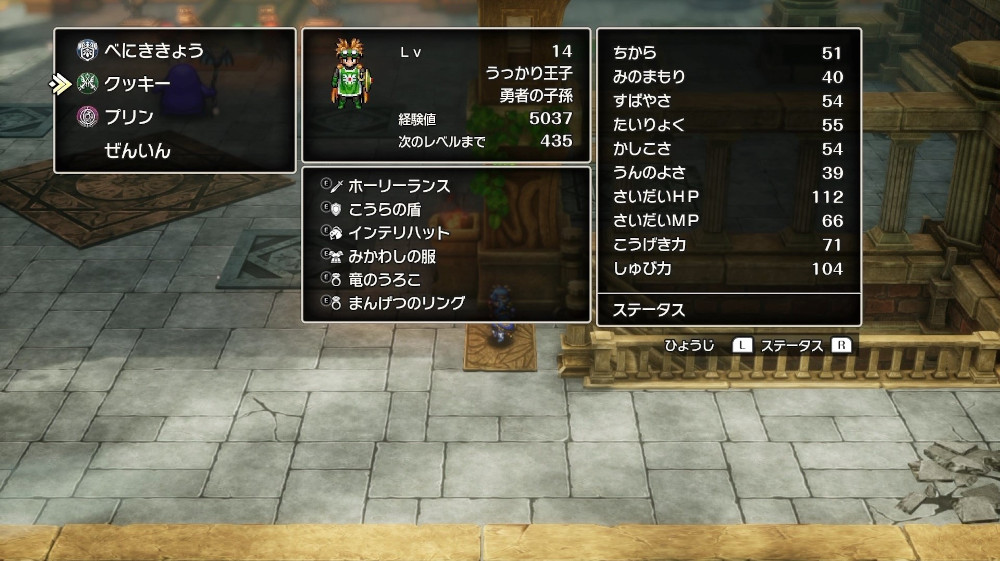Choose the 竜のうろこ accessory slot

(x=385, y=279)
